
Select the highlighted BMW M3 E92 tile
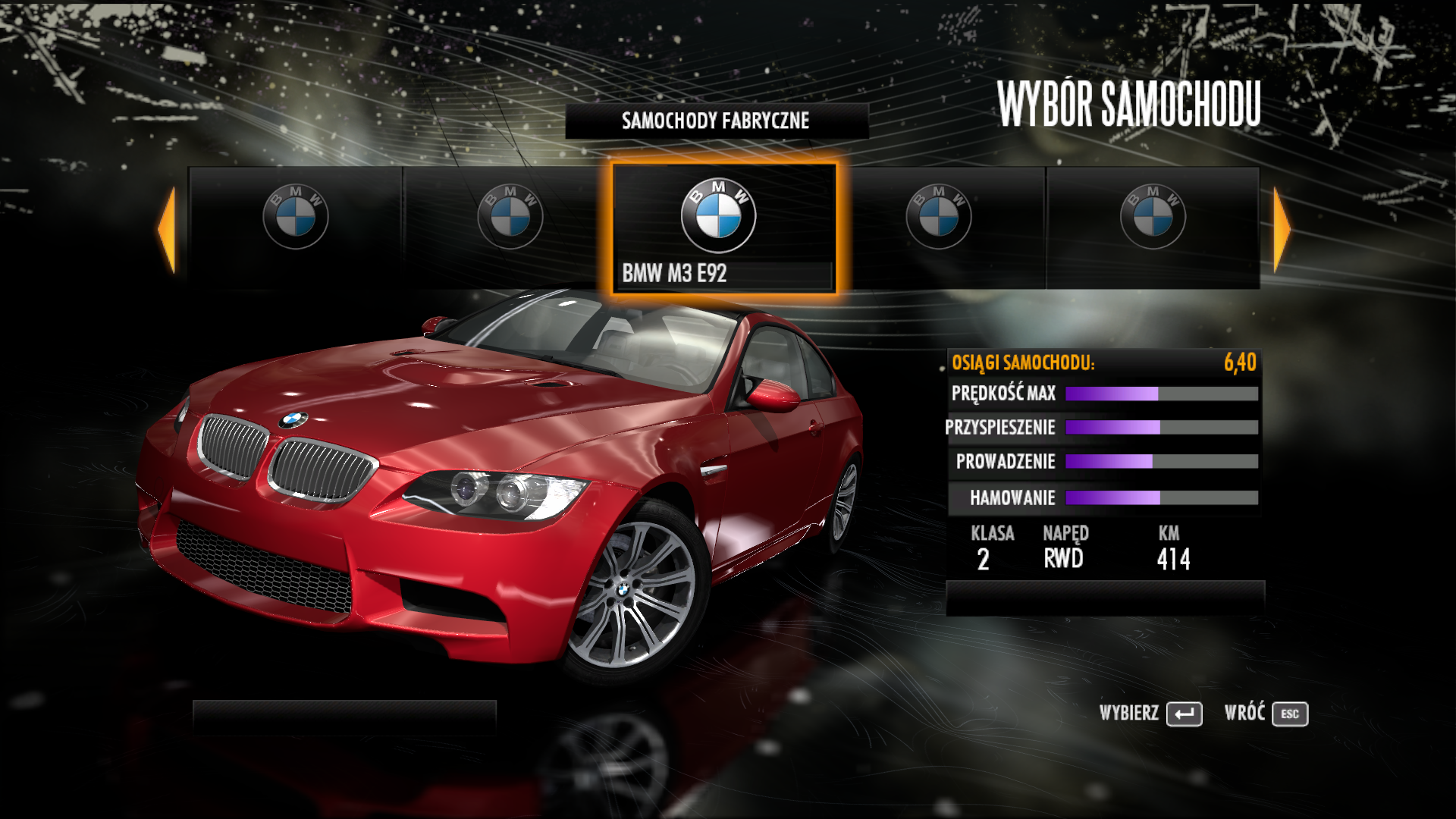point(723,227)
